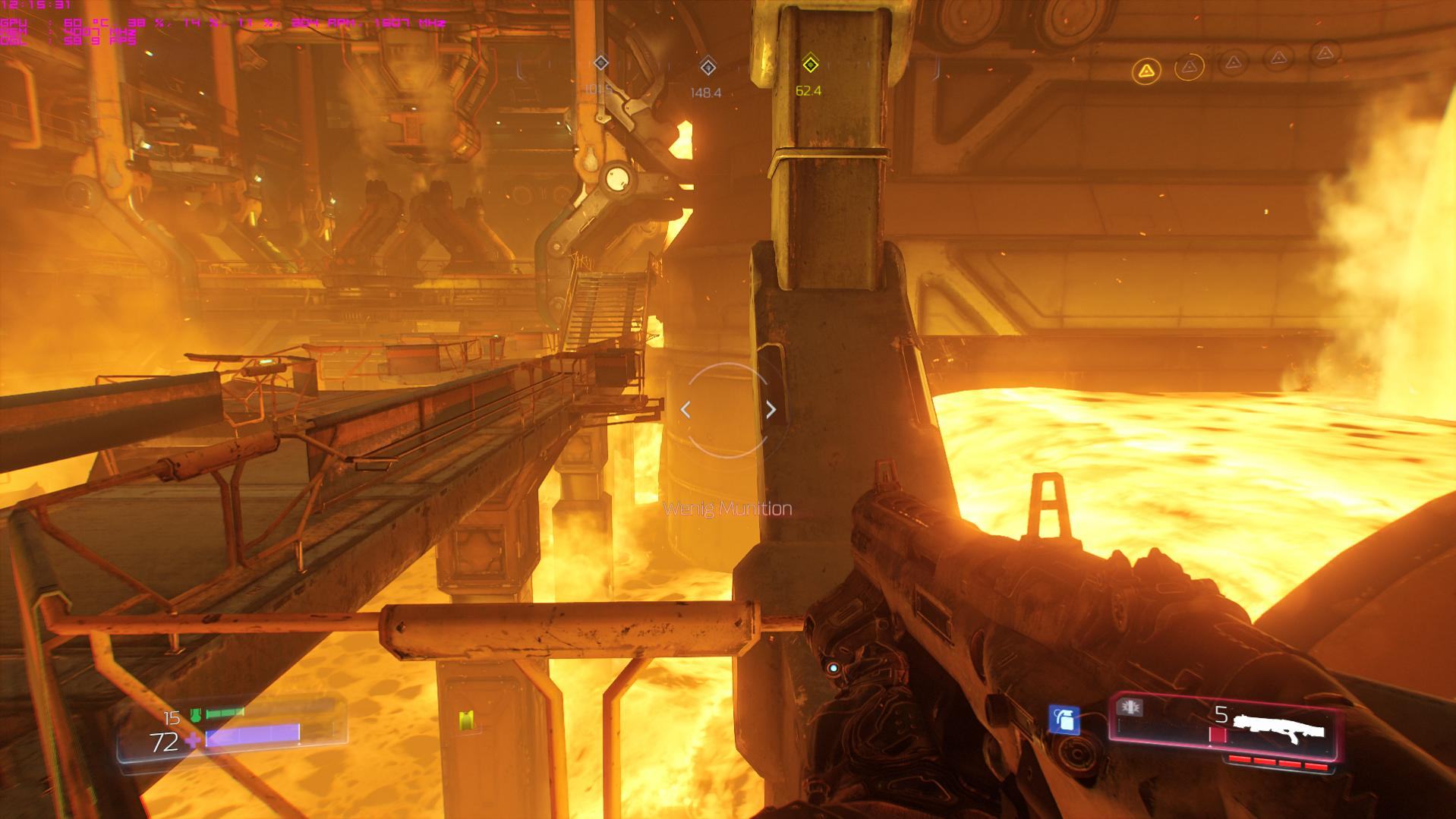Select the compass waypoint marker showing 148.4

pyautogui.click(x=708, y=67)
